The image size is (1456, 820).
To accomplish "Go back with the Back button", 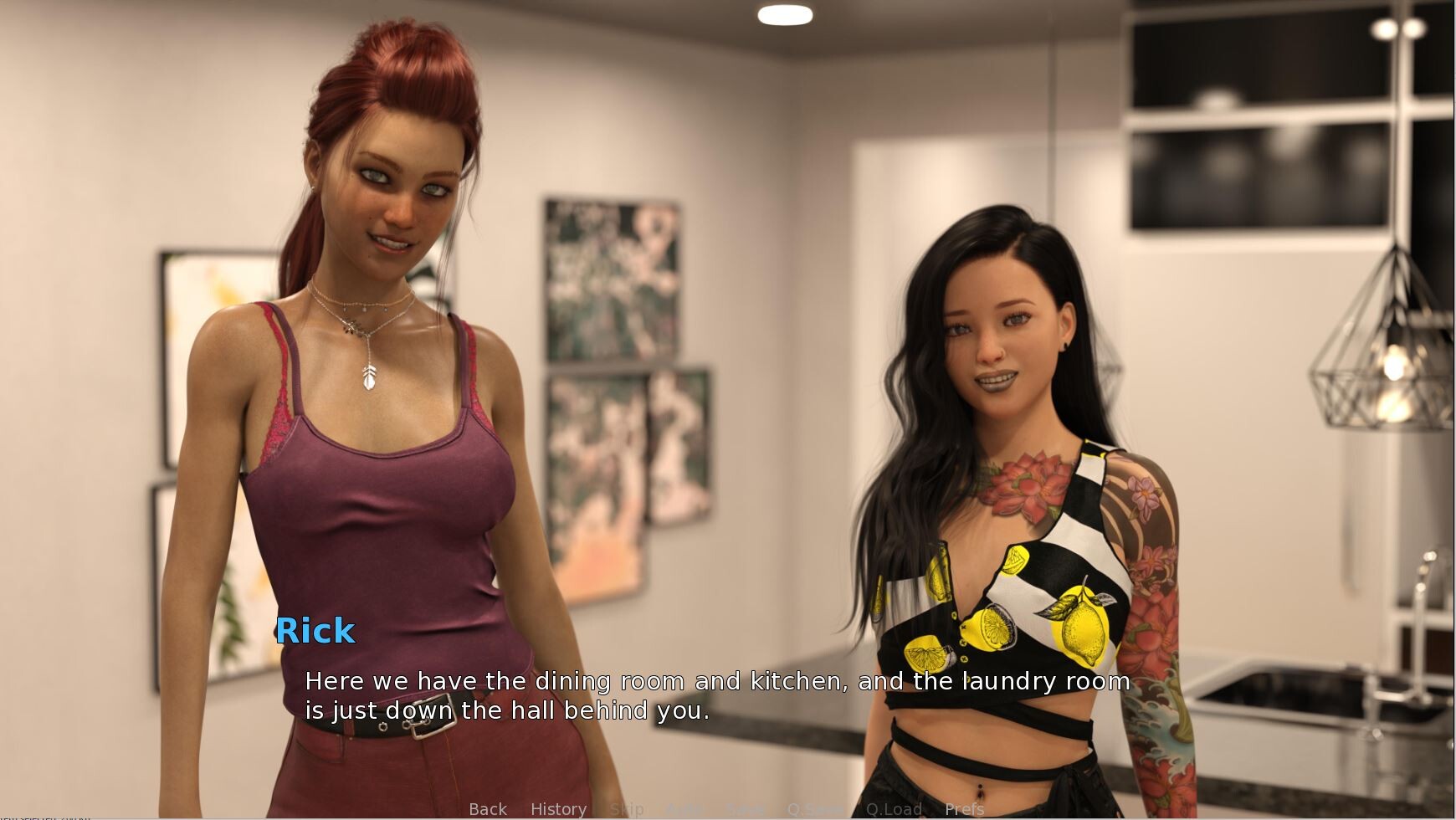I will pyautogui.click(x=488, y=809).
